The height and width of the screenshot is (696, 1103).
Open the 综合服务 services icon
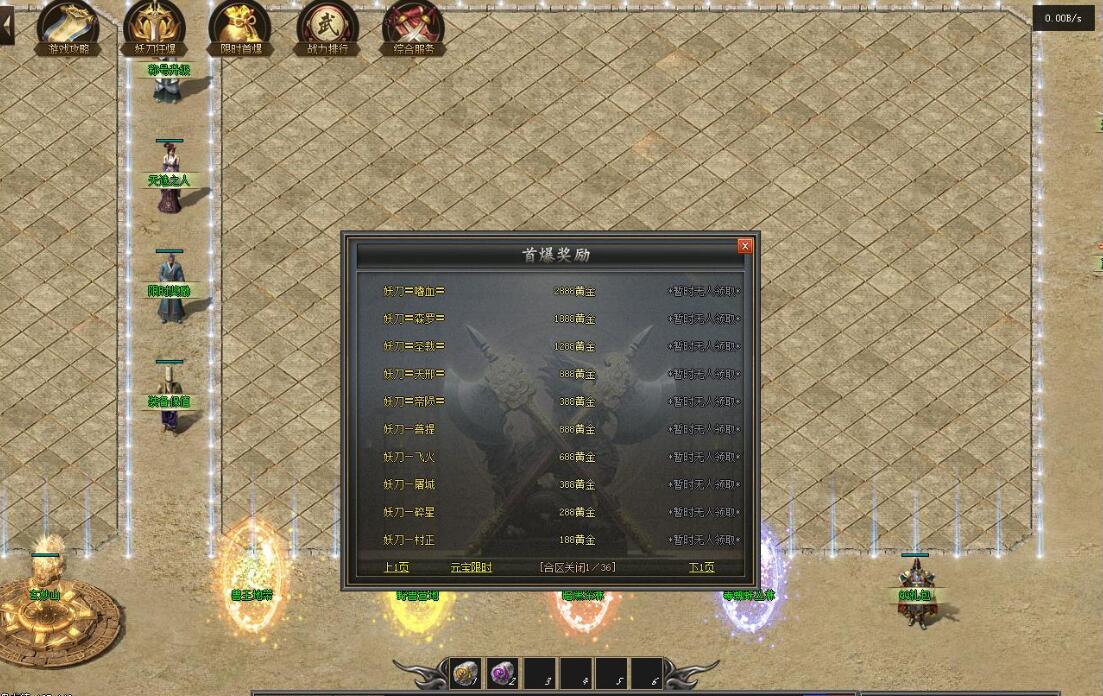tap(413, 25)
